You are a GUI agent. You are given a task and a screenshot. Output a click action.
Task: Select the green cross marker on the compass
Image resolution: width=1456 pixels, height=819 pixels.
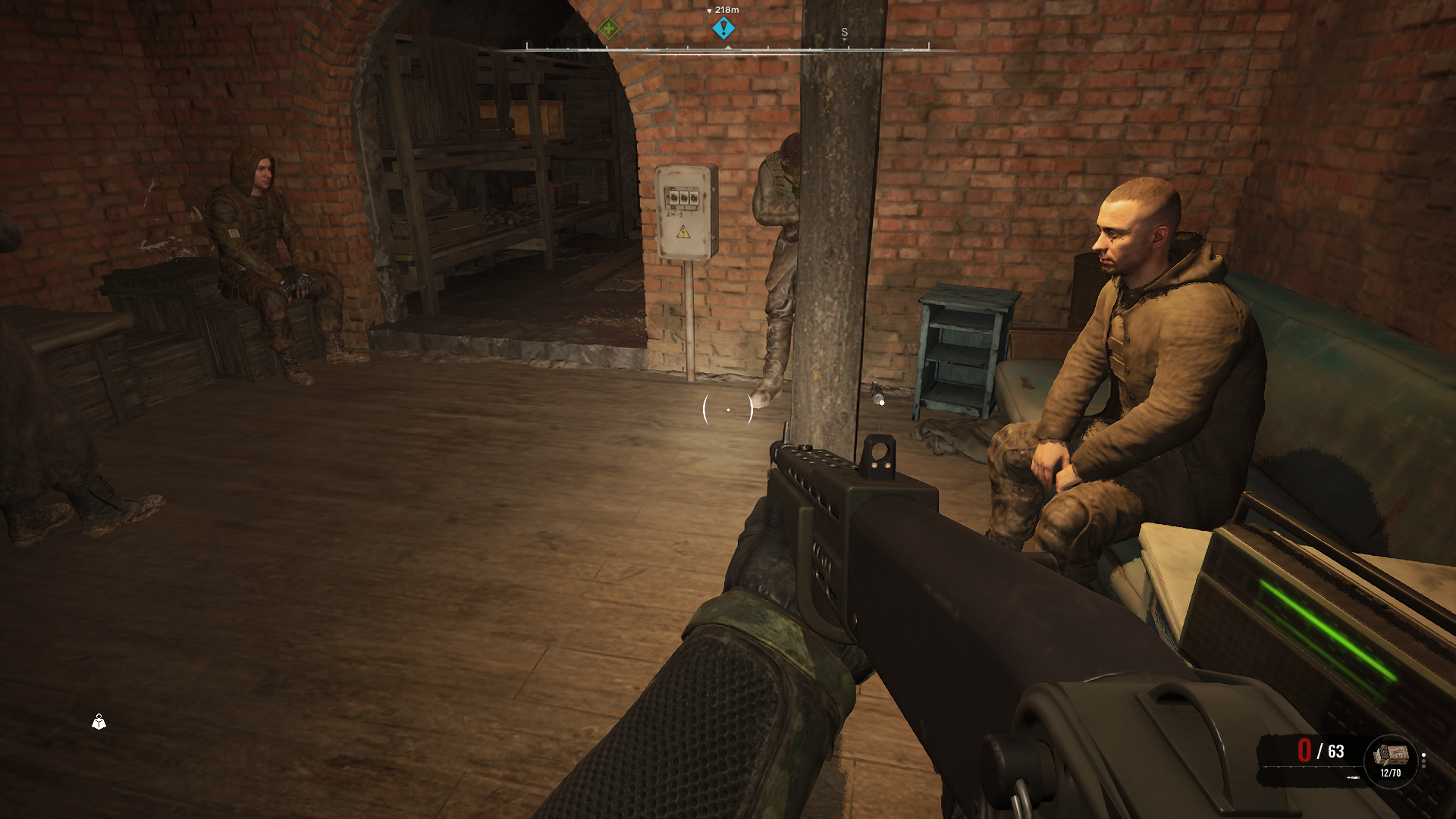click(608, 30)
